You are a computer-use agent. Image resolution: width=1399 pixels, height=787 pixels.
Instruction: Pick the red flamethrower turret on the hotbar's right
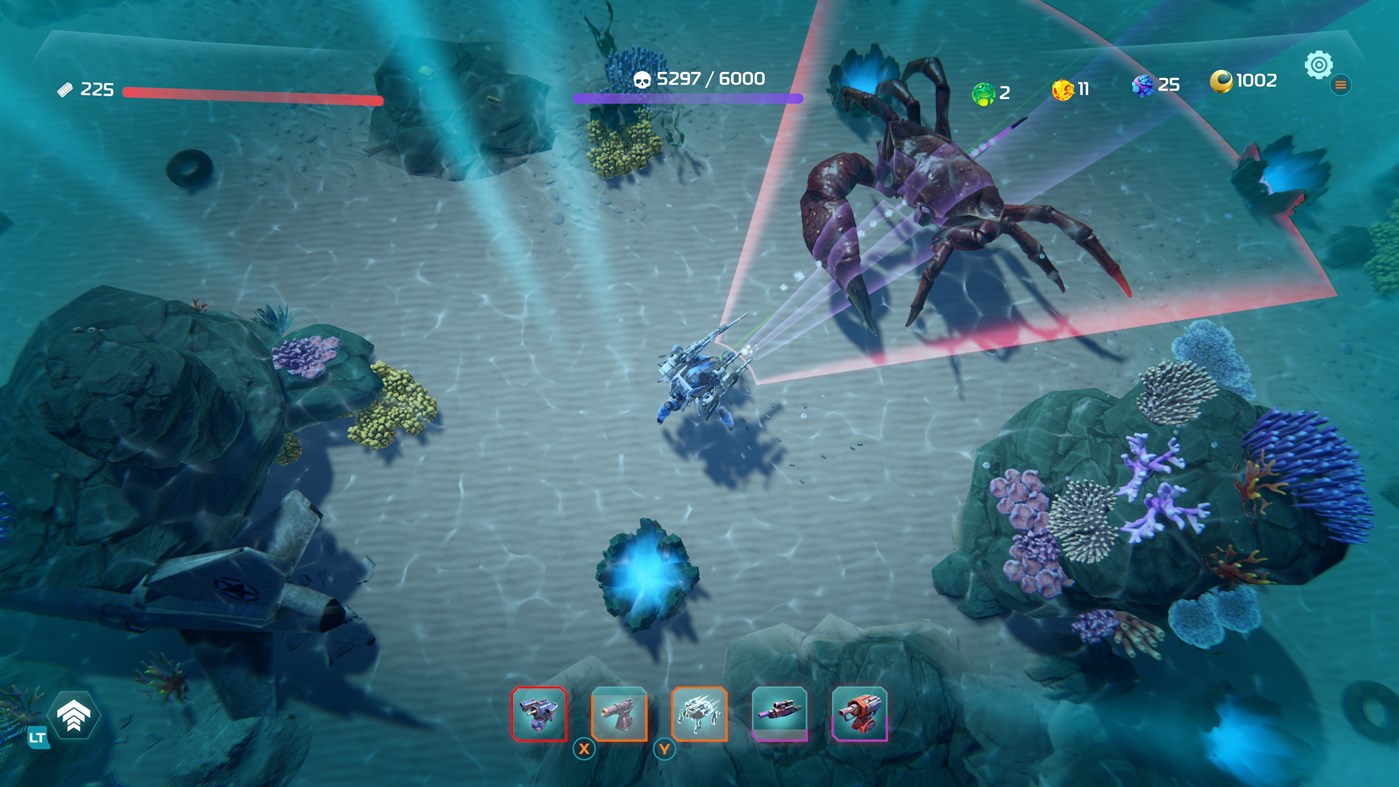click(857, 712)
